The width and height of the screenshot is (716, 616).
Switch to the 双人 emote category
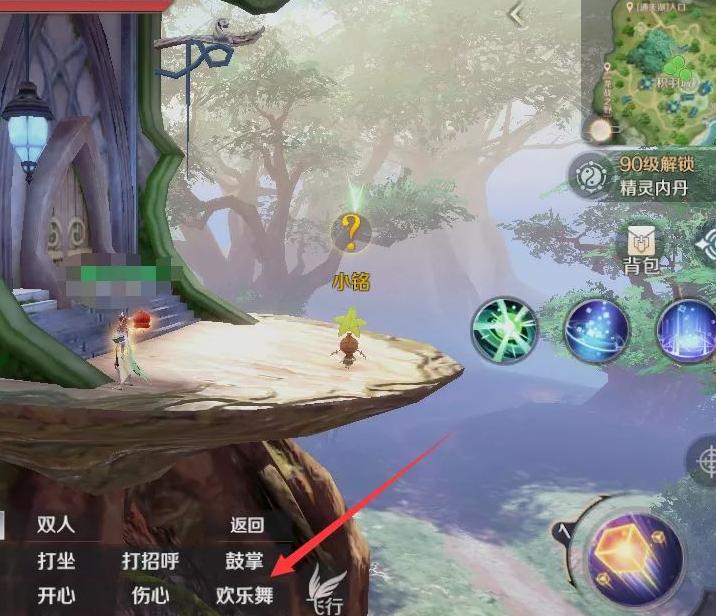pos(56,525)
